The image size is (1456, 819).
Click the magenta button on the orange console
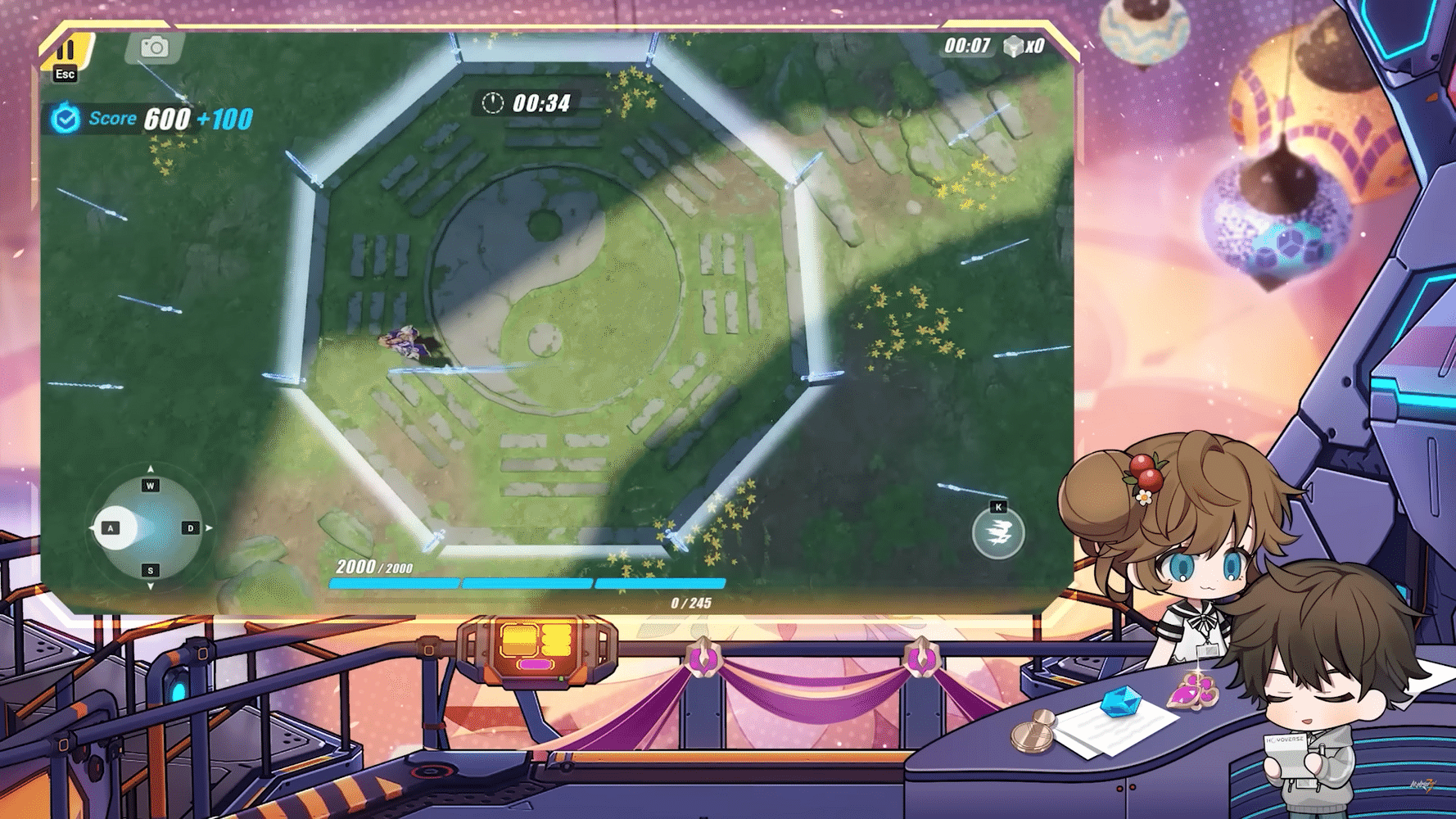[535, 666]
